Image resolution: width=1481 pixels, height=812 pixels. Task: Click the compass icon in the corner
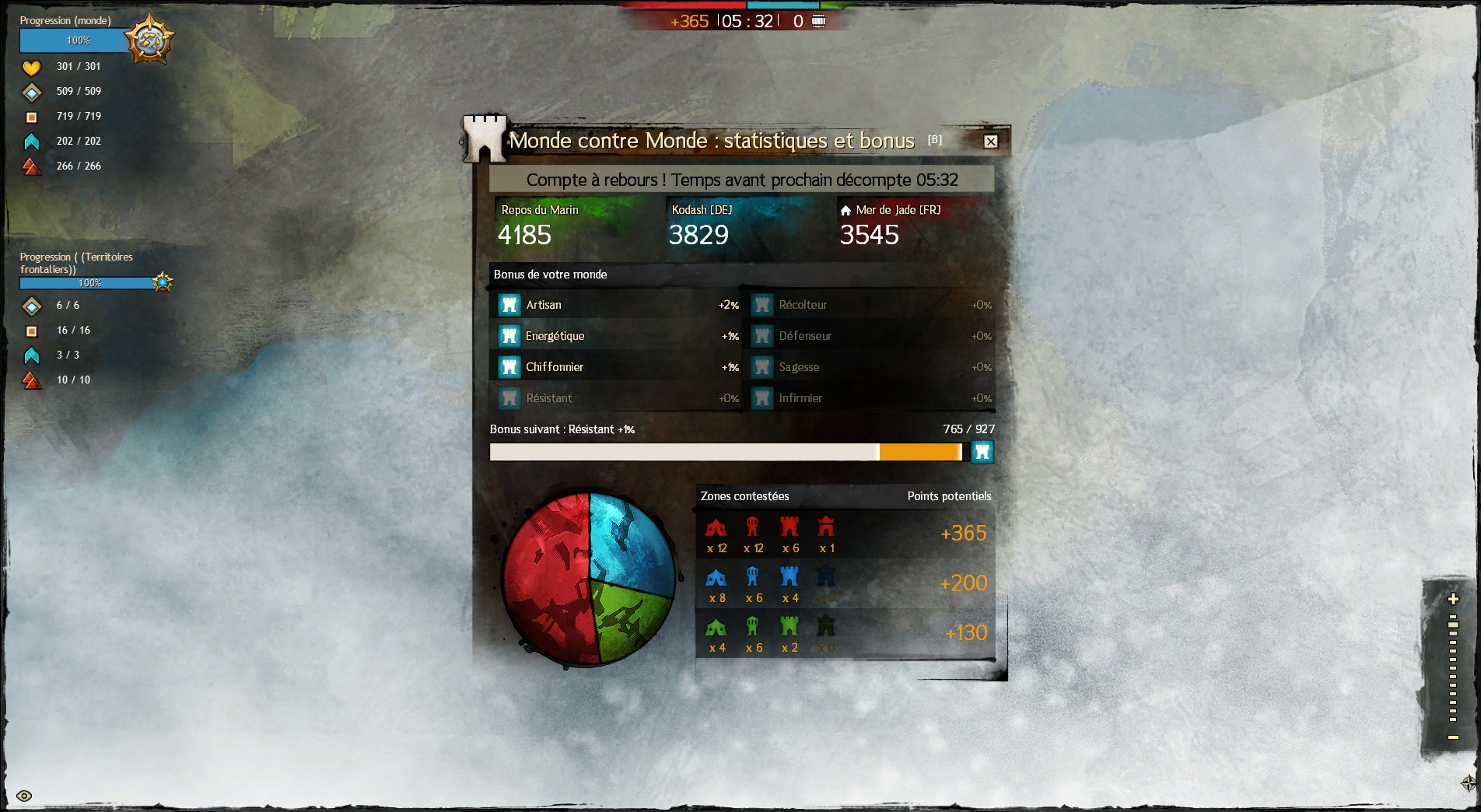click(x=1468, y=782)
